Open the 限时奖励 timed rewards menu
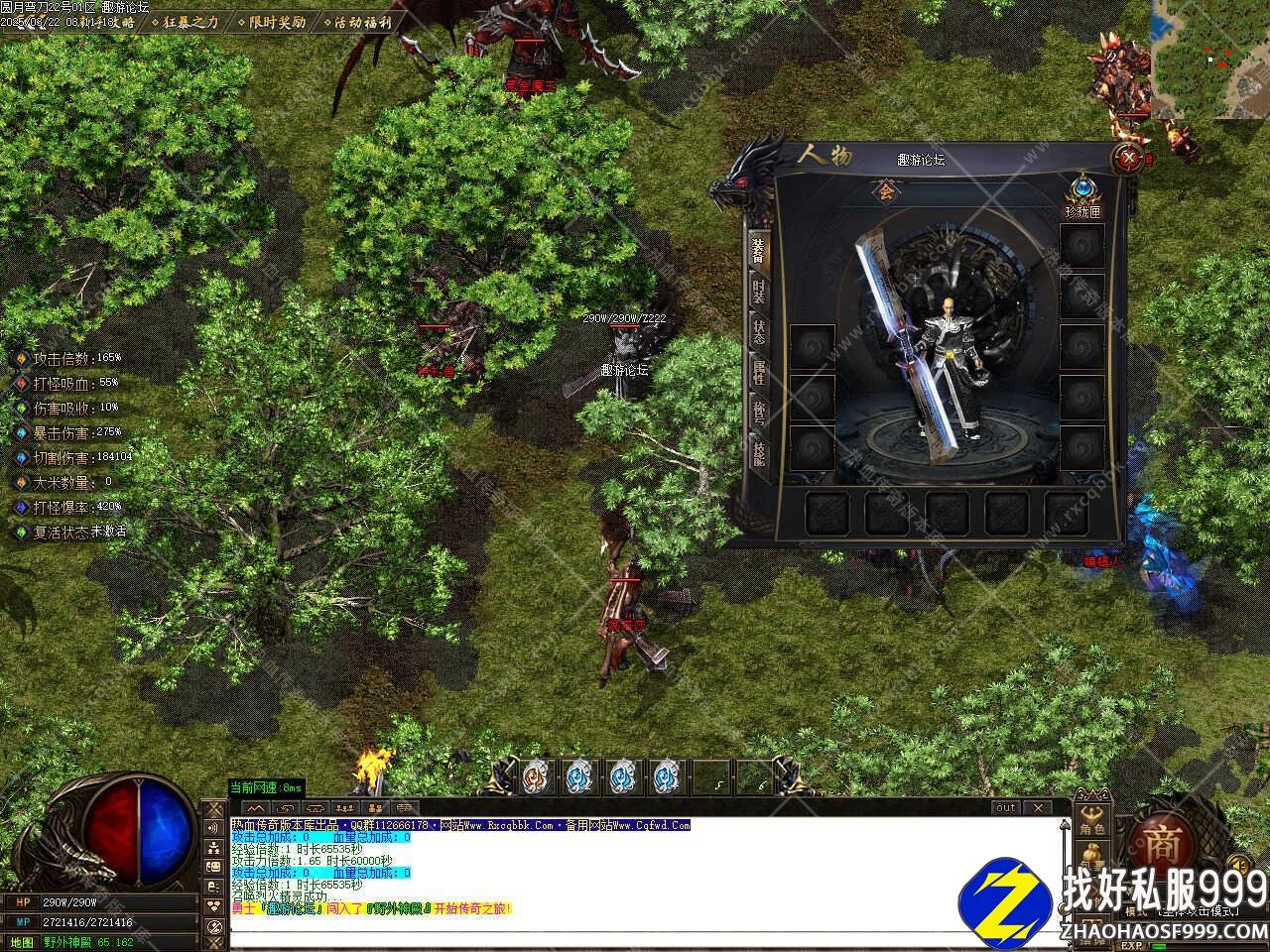 (x=270, y=21)
